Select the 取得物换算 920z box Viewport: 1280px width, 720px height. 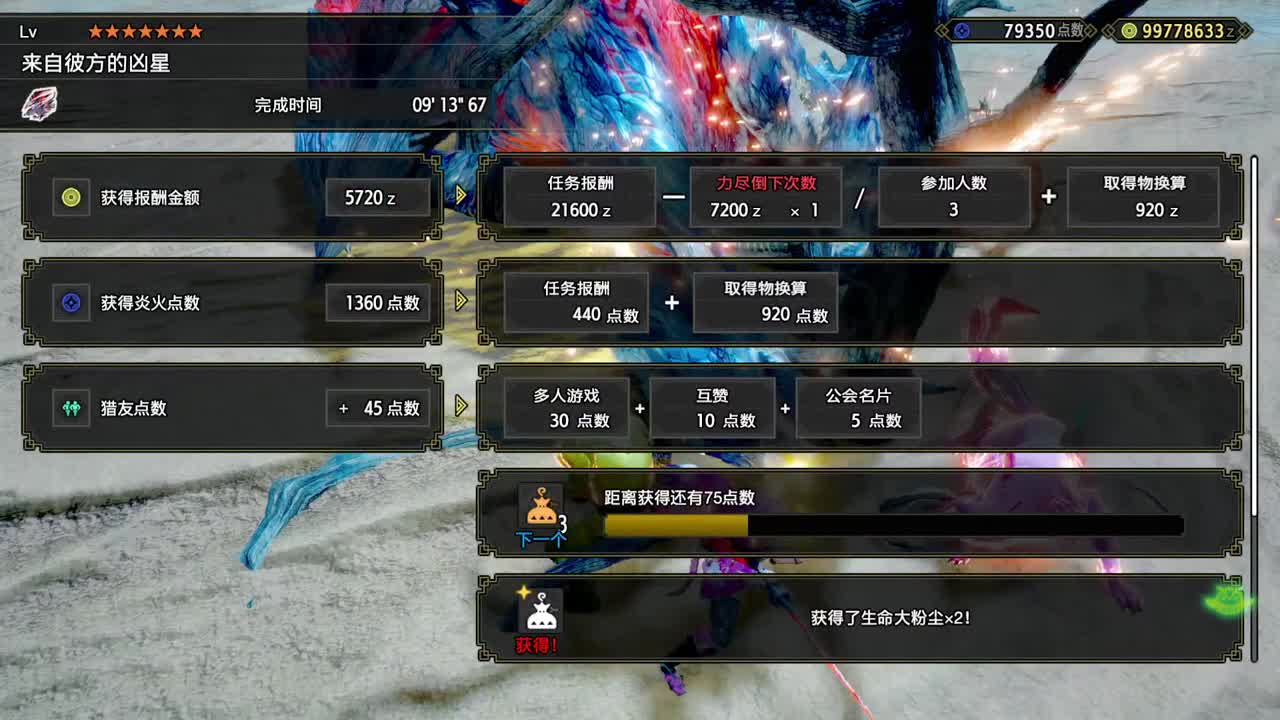1143,197
